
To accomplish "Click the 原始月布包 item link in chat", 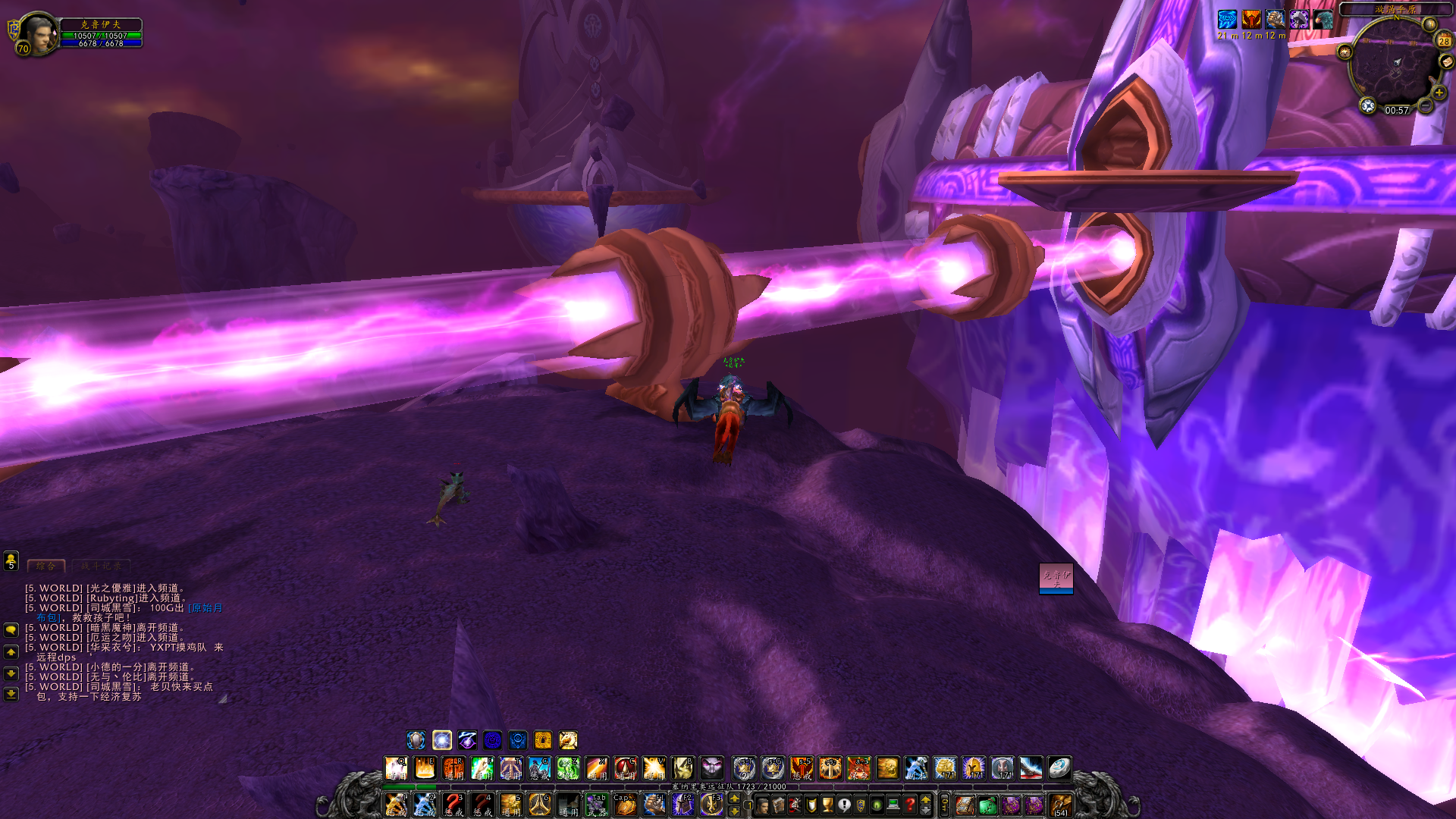I will [206, 608].
